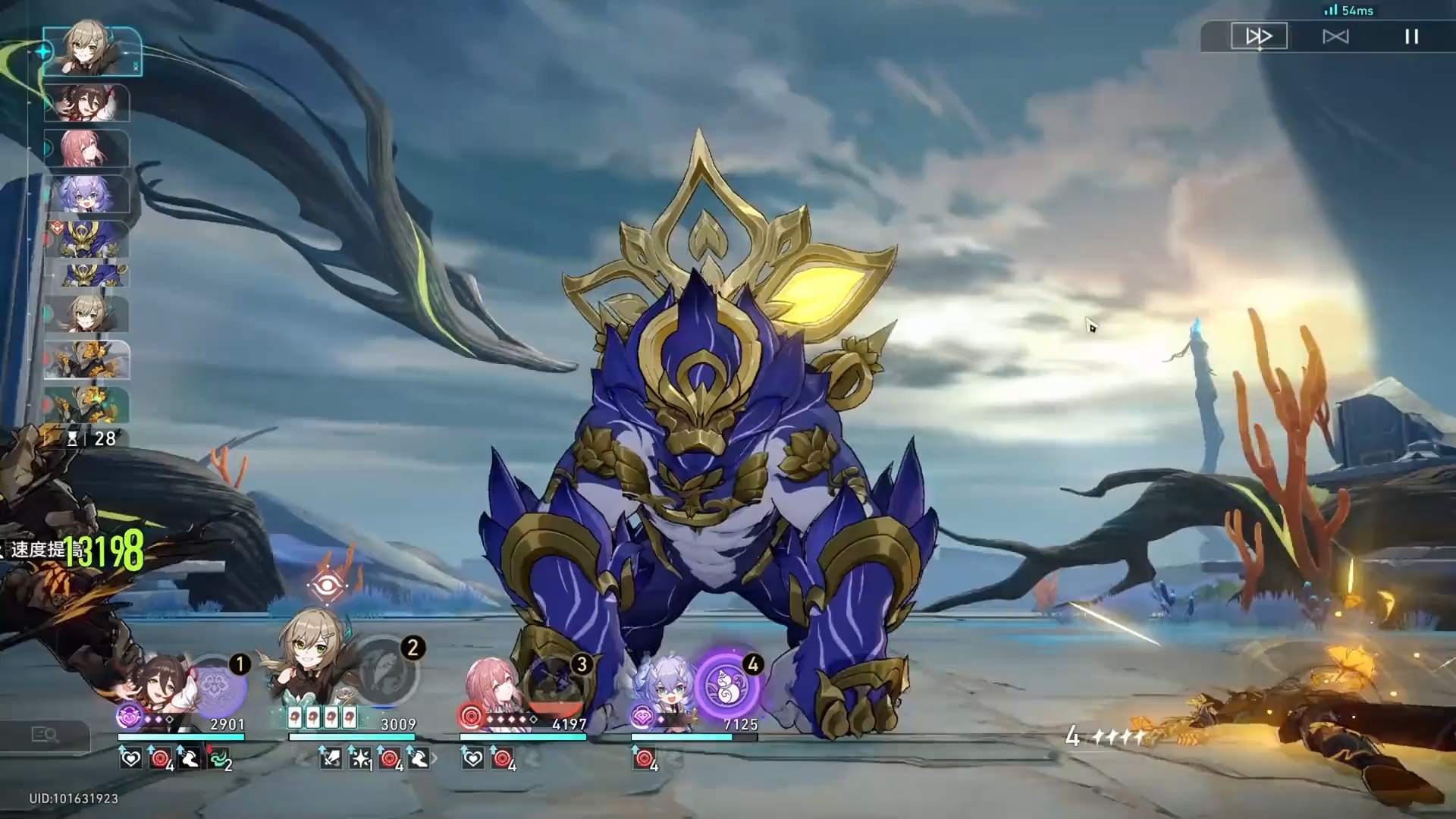
Task: Select the pink-haired girl portrait in action order
Action: tap(86, 148)
